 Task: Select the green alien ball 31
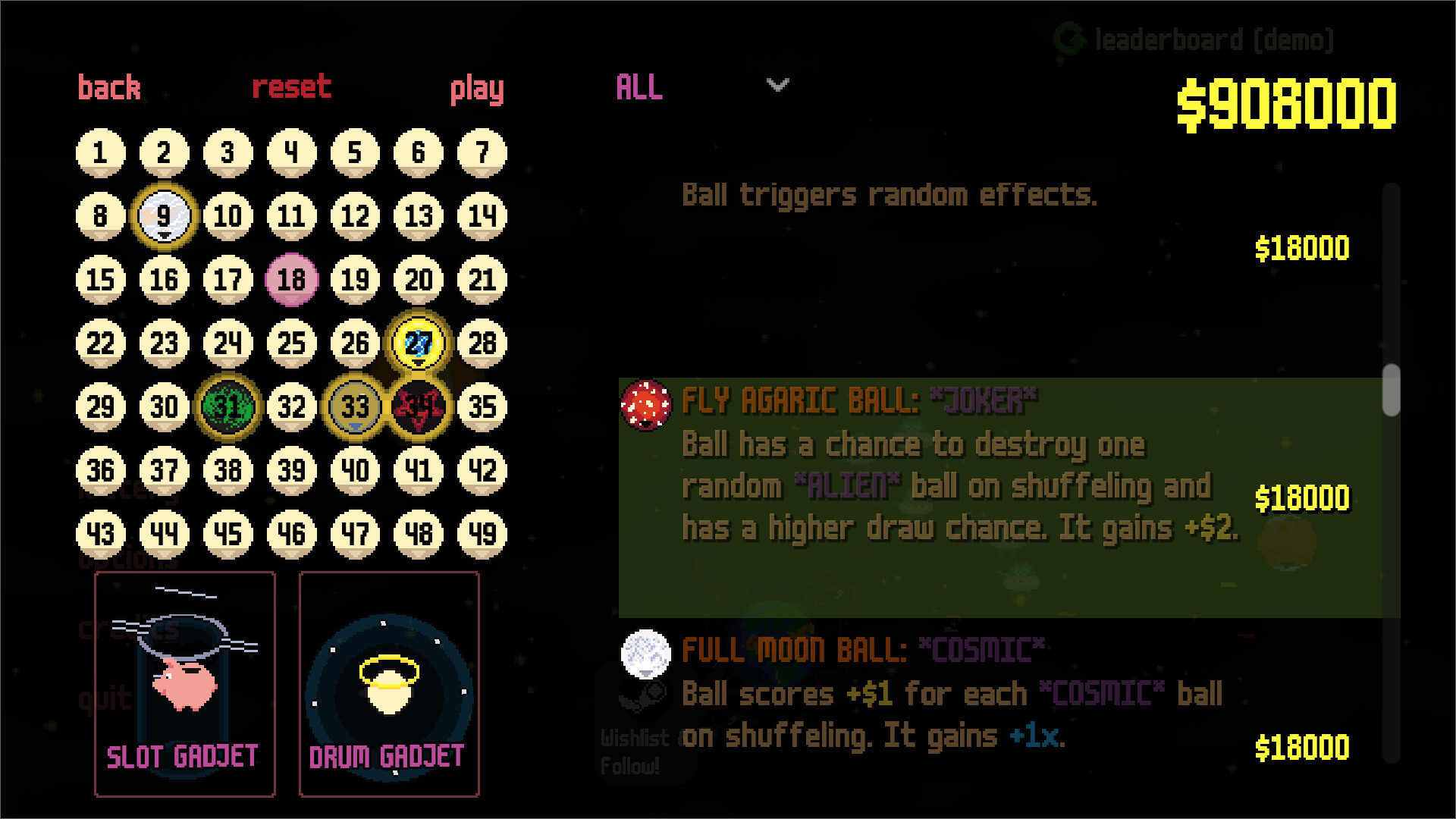[227, 406]
